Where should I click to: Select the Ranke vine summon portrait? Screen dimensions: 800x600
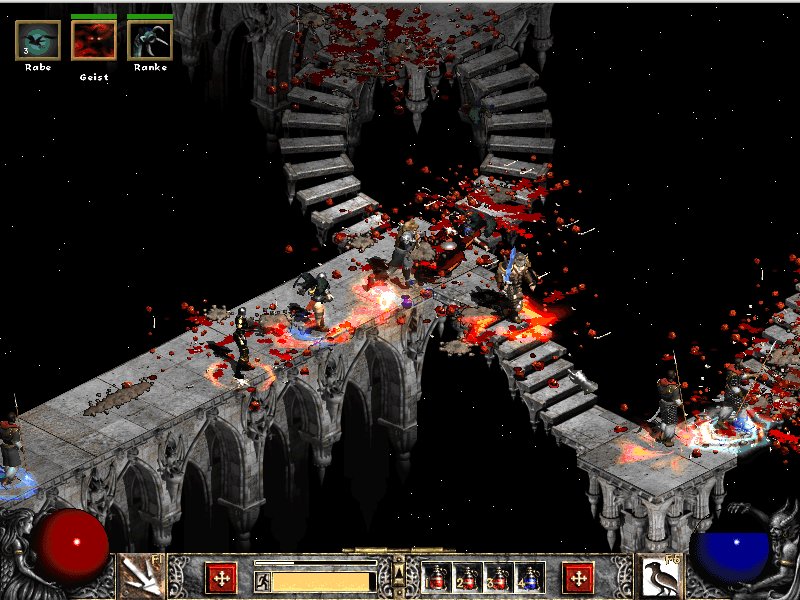pos(150,40)
